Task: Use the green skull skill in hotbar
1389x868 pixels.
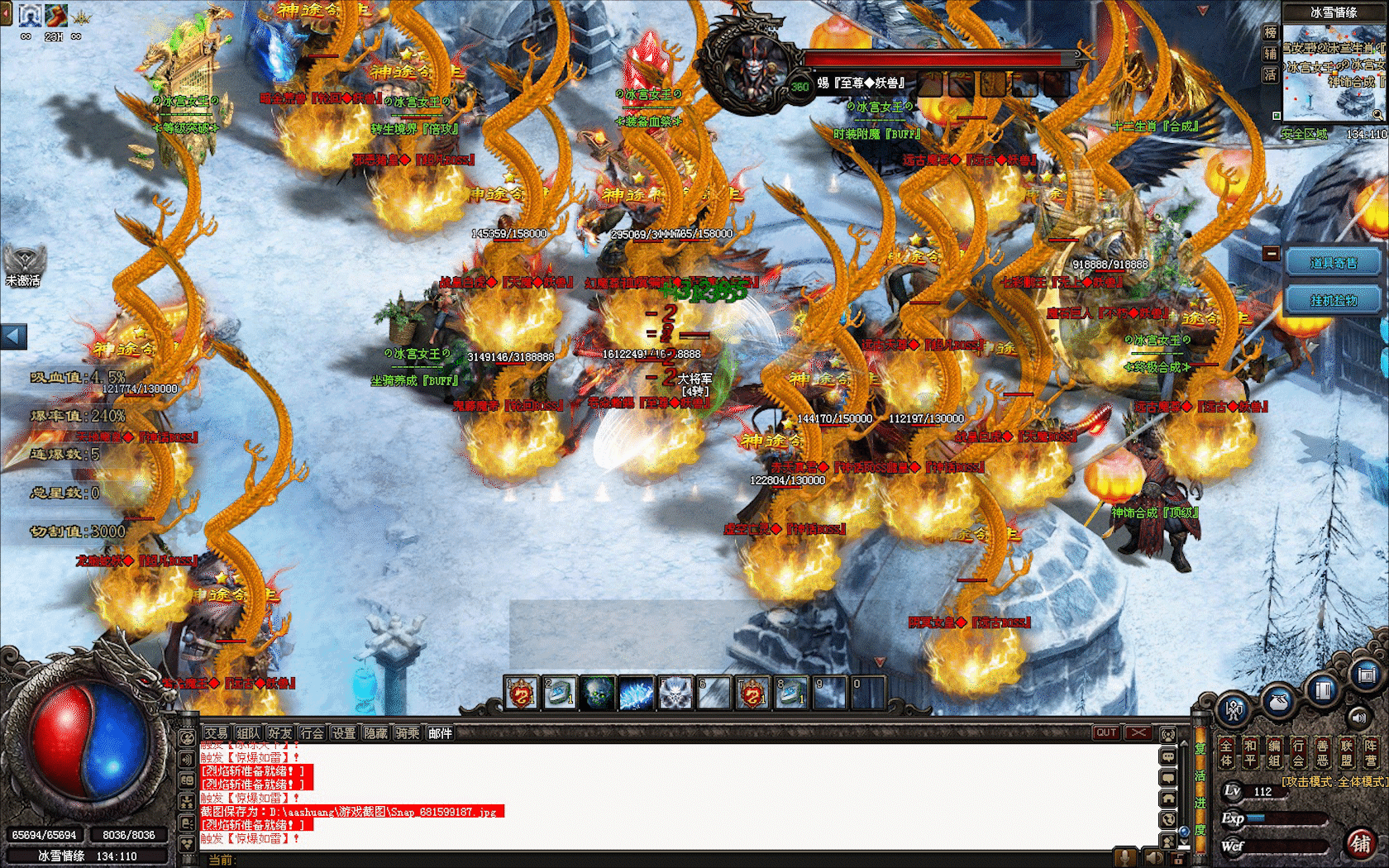Action: (x=598, y=693)
